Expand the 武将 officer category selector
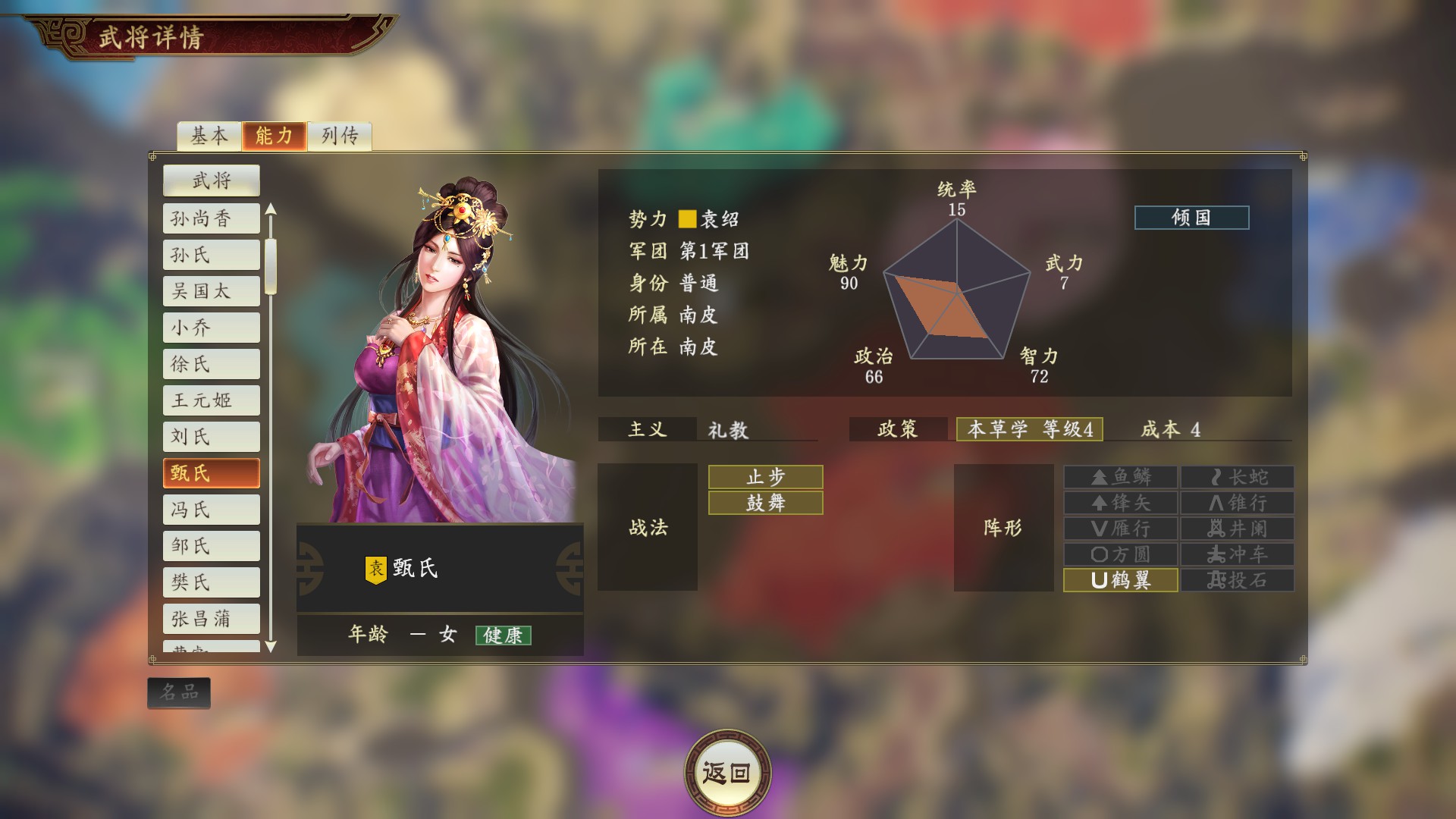This screenshot has height=819, width=1456. [x=210, y=180]
